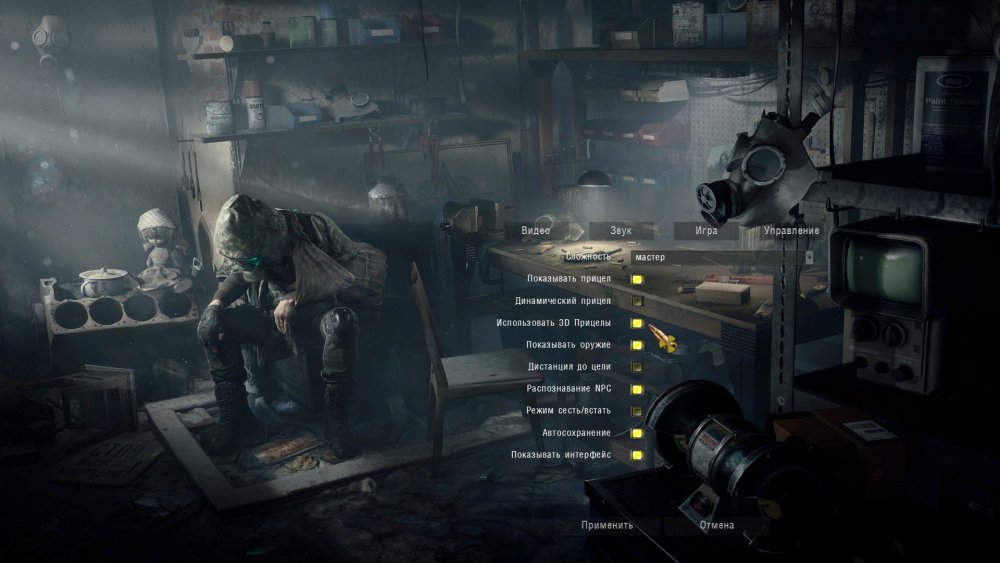Select the Игра tab

(x=707, y=231)
